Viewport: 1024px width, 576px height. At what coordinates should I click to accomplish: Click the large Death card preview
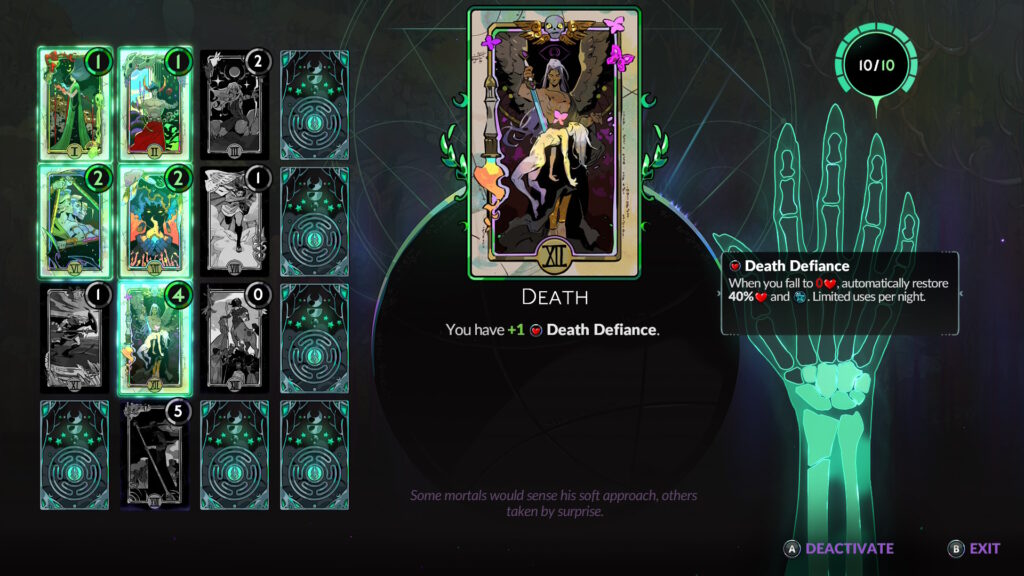point(554,143)
